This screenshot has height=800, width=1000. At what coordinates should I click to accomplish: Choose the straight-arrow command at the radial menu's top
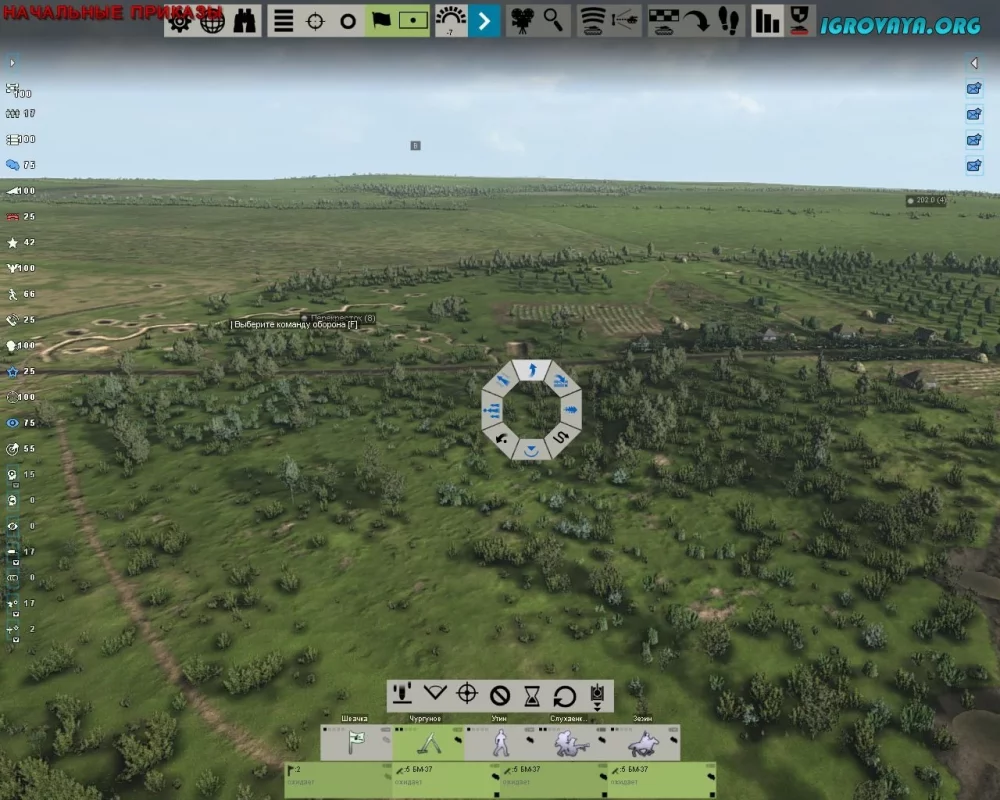[532, 371]
